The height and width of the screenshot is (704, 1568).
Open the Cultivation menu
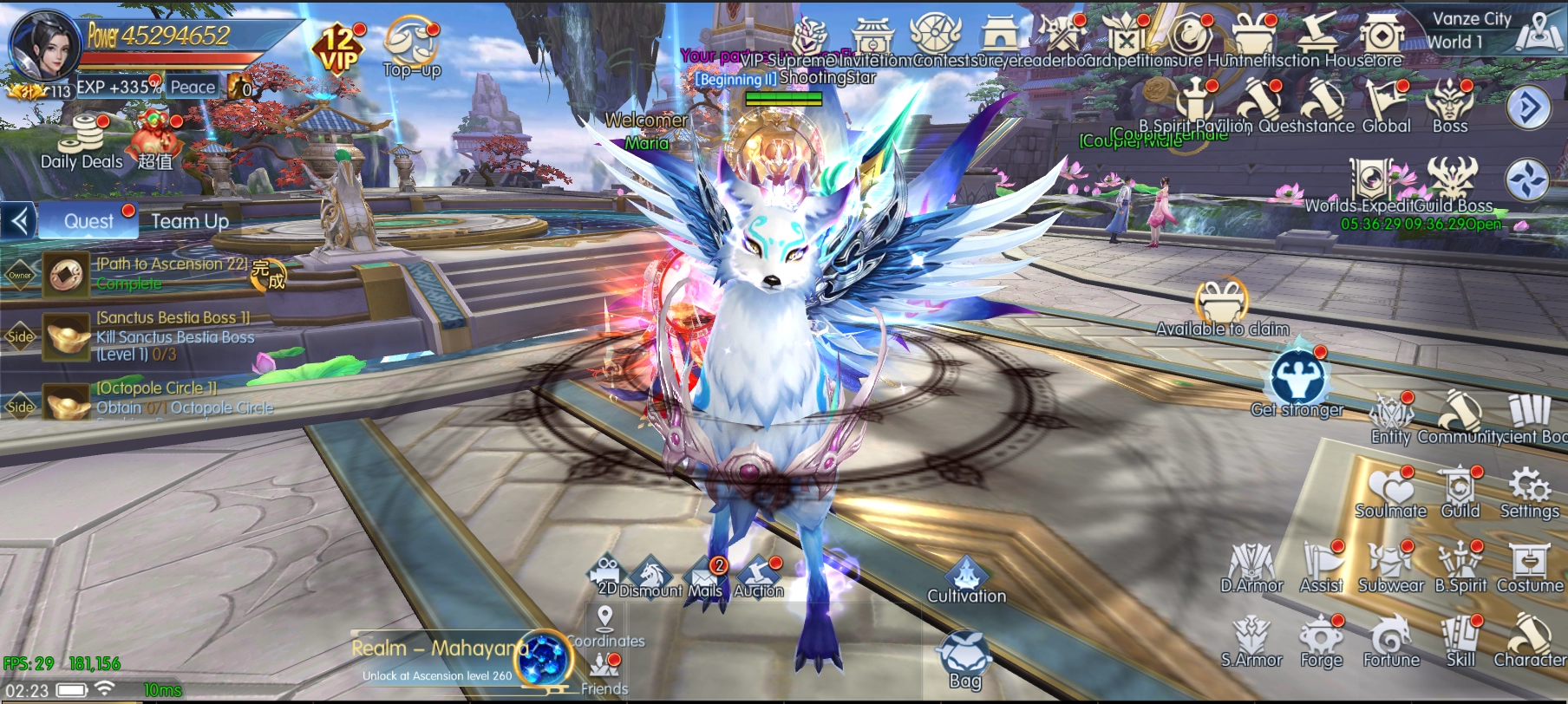point(966,579)
